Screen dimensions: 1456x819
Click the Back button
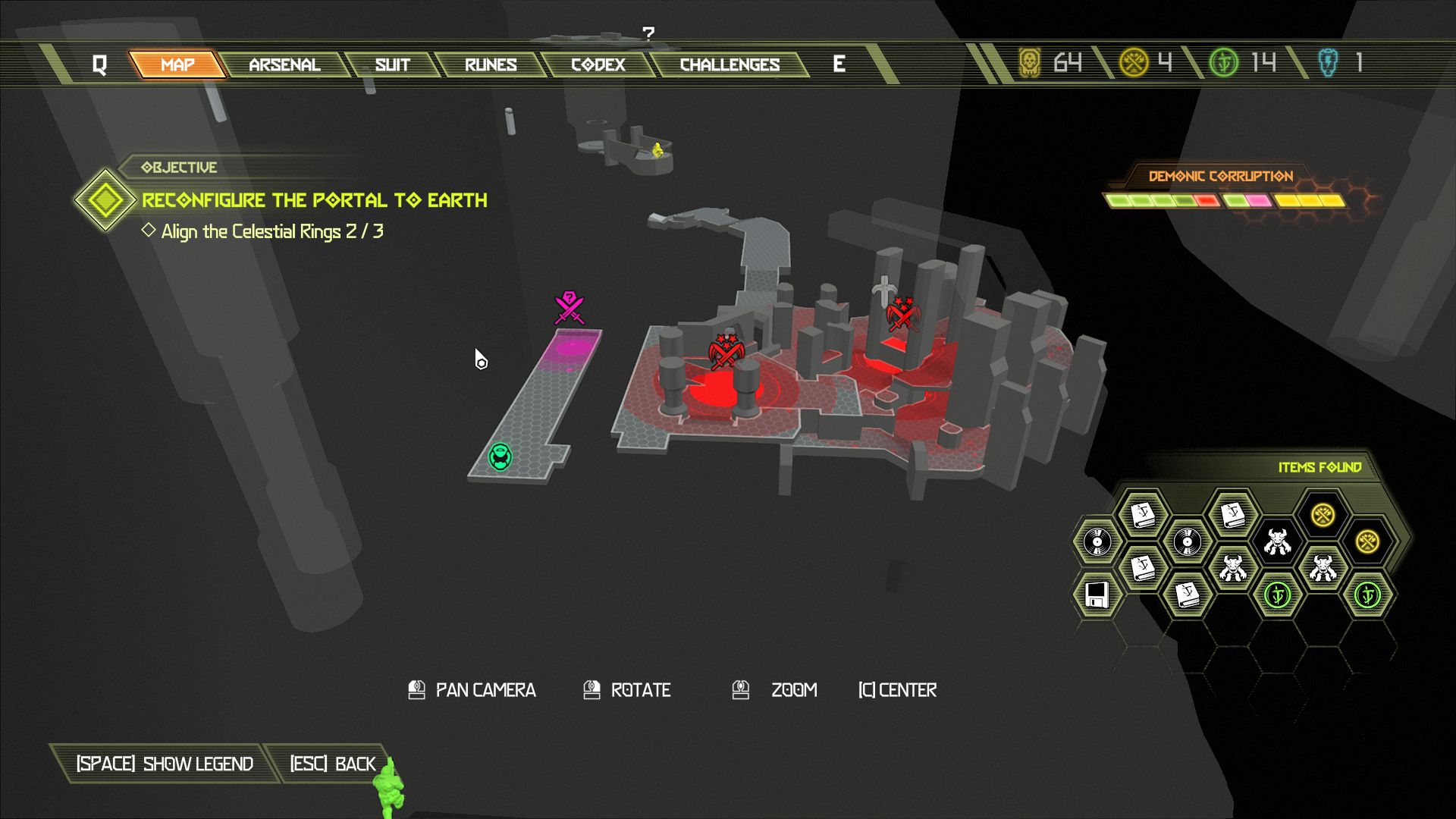coord(333,764)
